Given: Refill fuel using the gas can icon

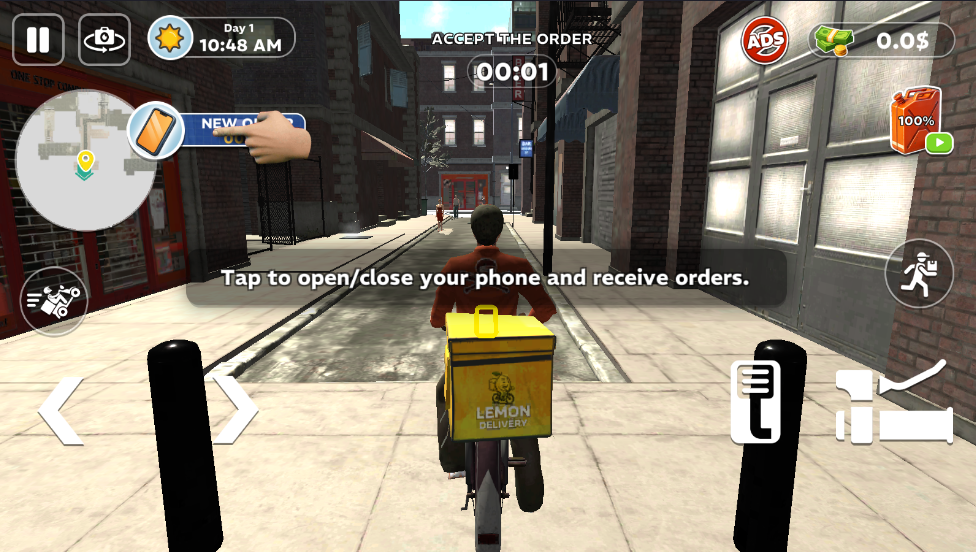Looking at the screenshot, I should pyautogui.click(x=914, y=121).
